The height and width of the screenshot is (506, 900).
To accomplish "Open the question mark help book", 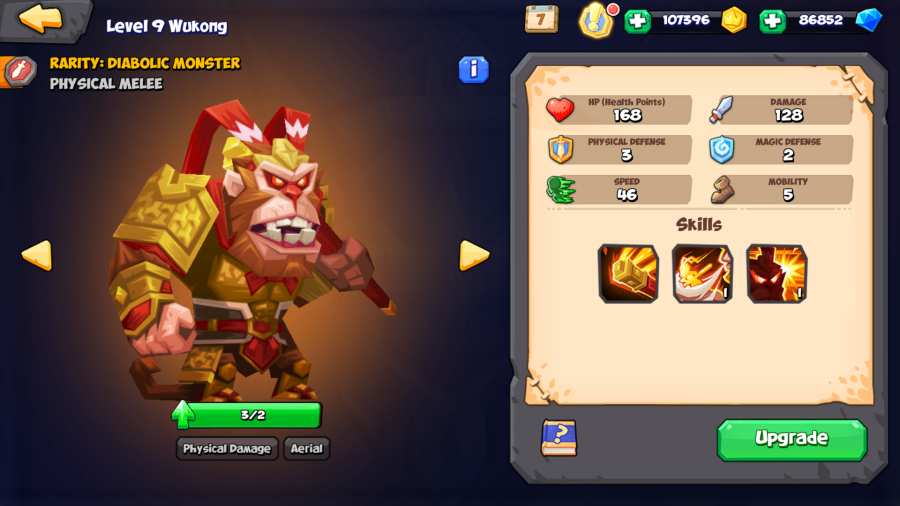I will (559, 438).
